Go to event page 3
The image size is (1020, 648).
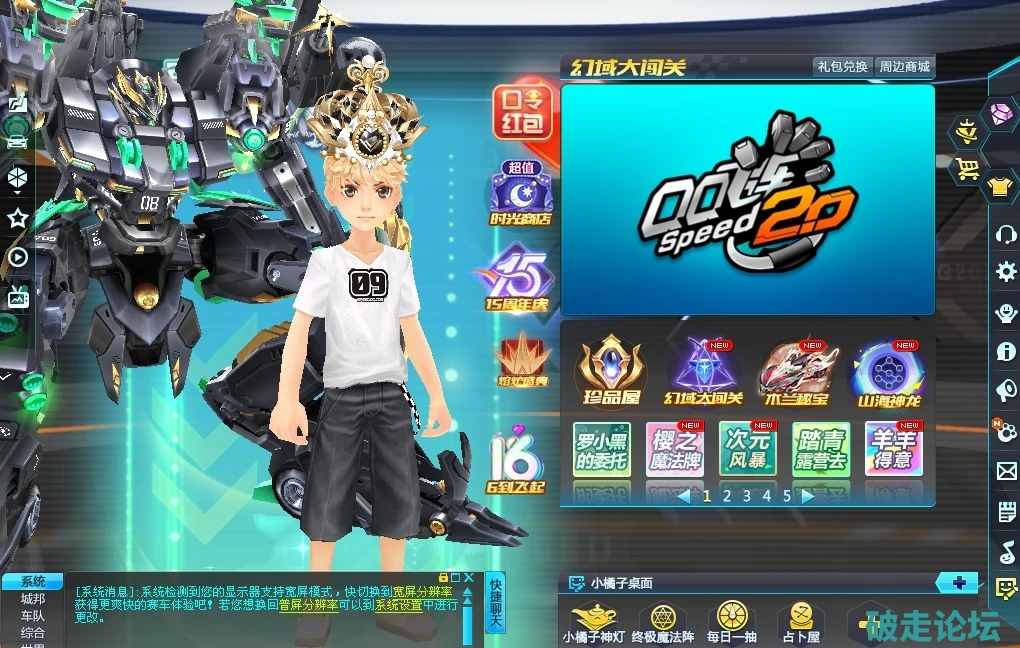pos(747,495)
